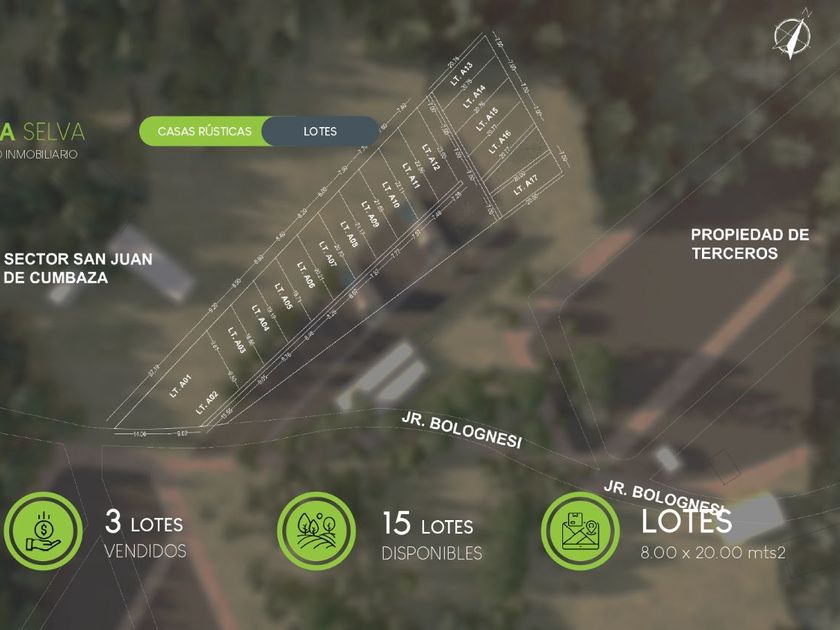Switch to the Casas Rústicas view
Viewport: 840px width, 630px height.
click(202, 131)
